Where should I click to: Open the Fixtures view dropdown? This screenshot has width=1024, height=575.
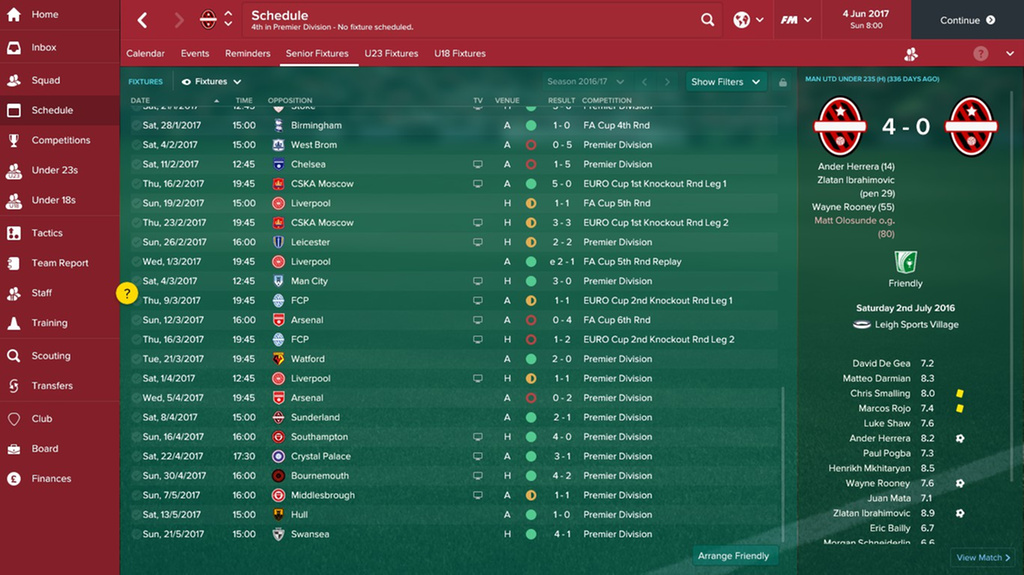212,82
